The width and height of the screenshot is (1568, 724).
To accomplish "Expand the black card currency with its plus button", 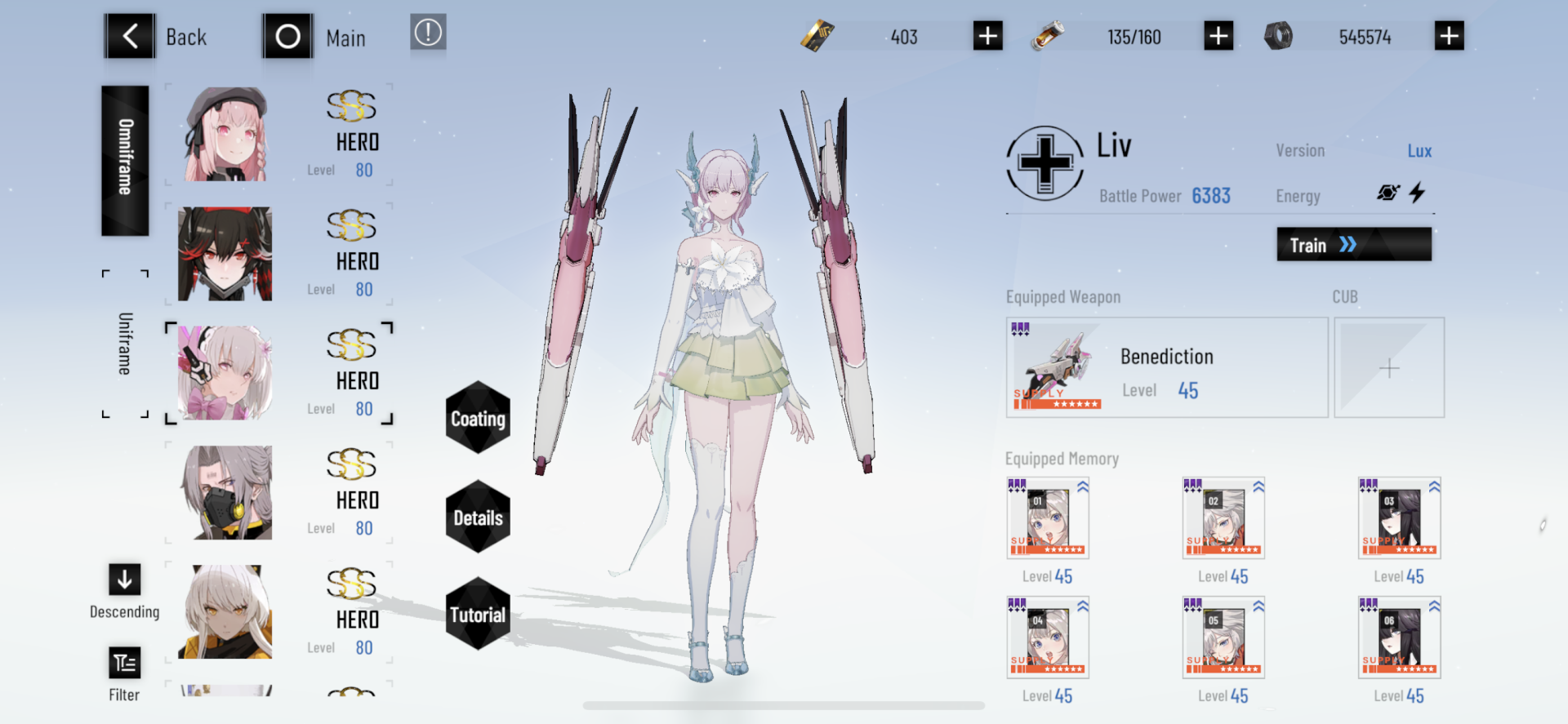I will coord(987,35).
